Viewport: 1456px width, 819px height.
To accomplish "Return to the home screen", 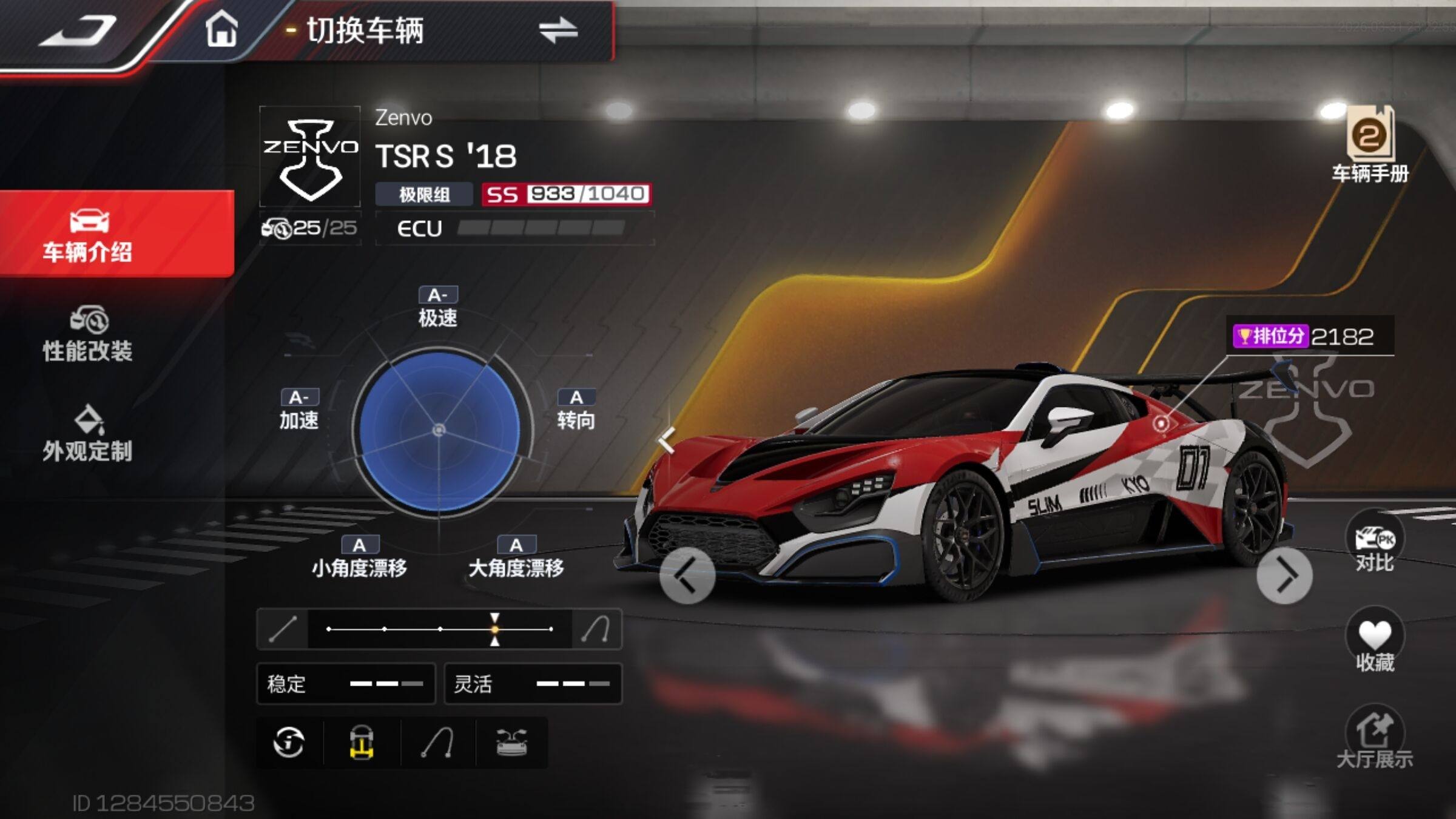I will pyautogui.click(x=221, y=29).
